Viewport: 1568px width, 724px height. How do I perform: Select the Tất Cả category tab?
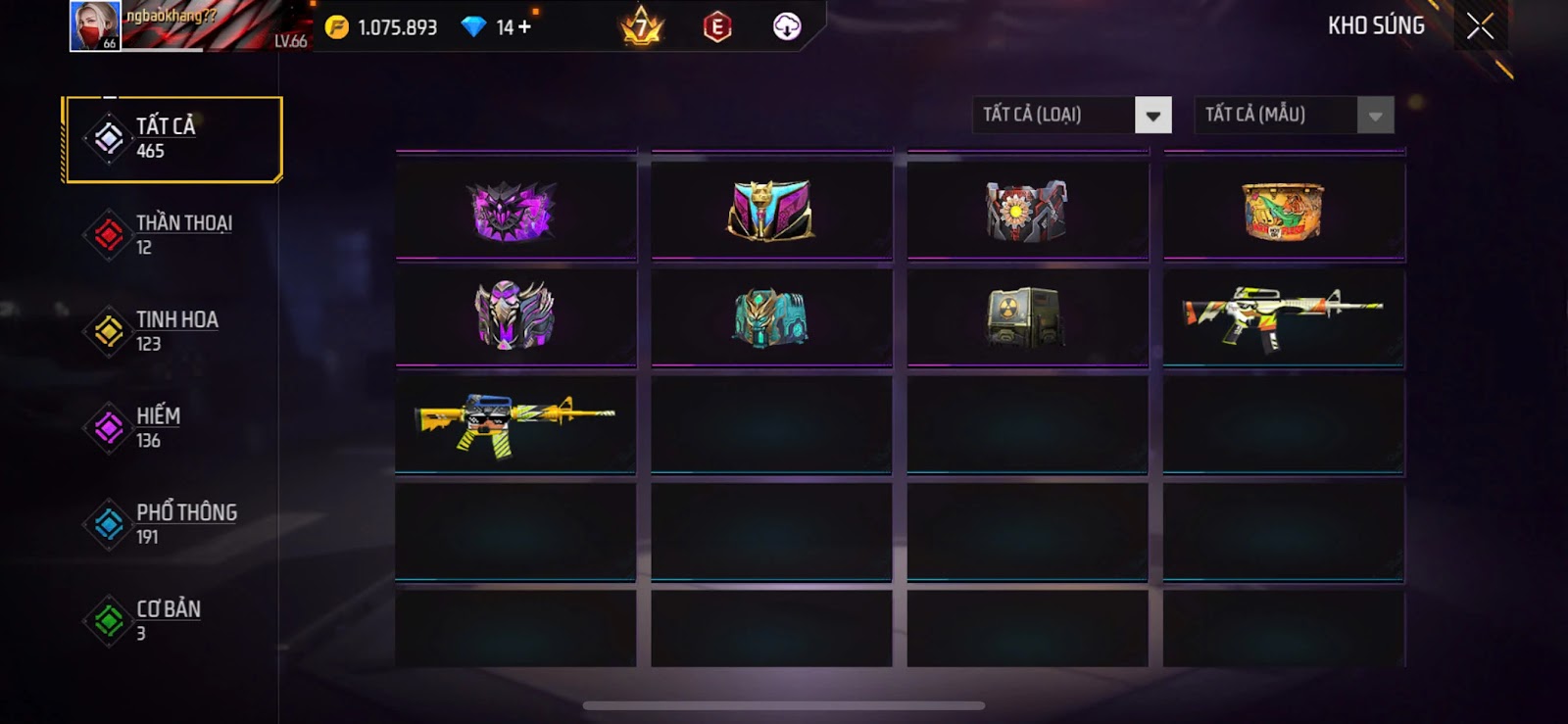pyautogui.click(x=172, y=139)
